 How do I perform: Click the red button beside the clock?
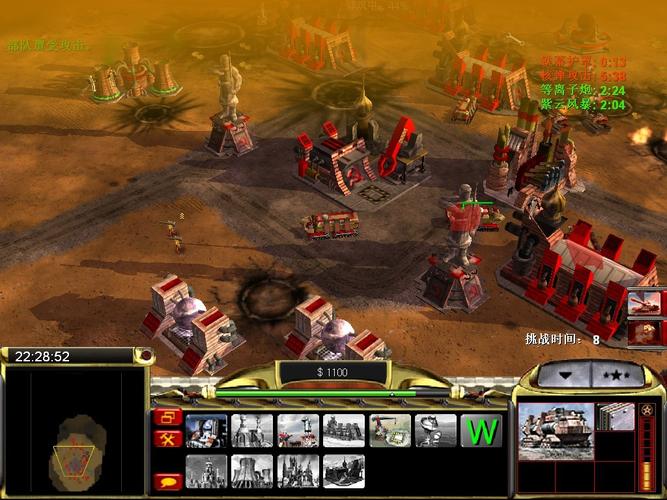(x=145, y=355)
